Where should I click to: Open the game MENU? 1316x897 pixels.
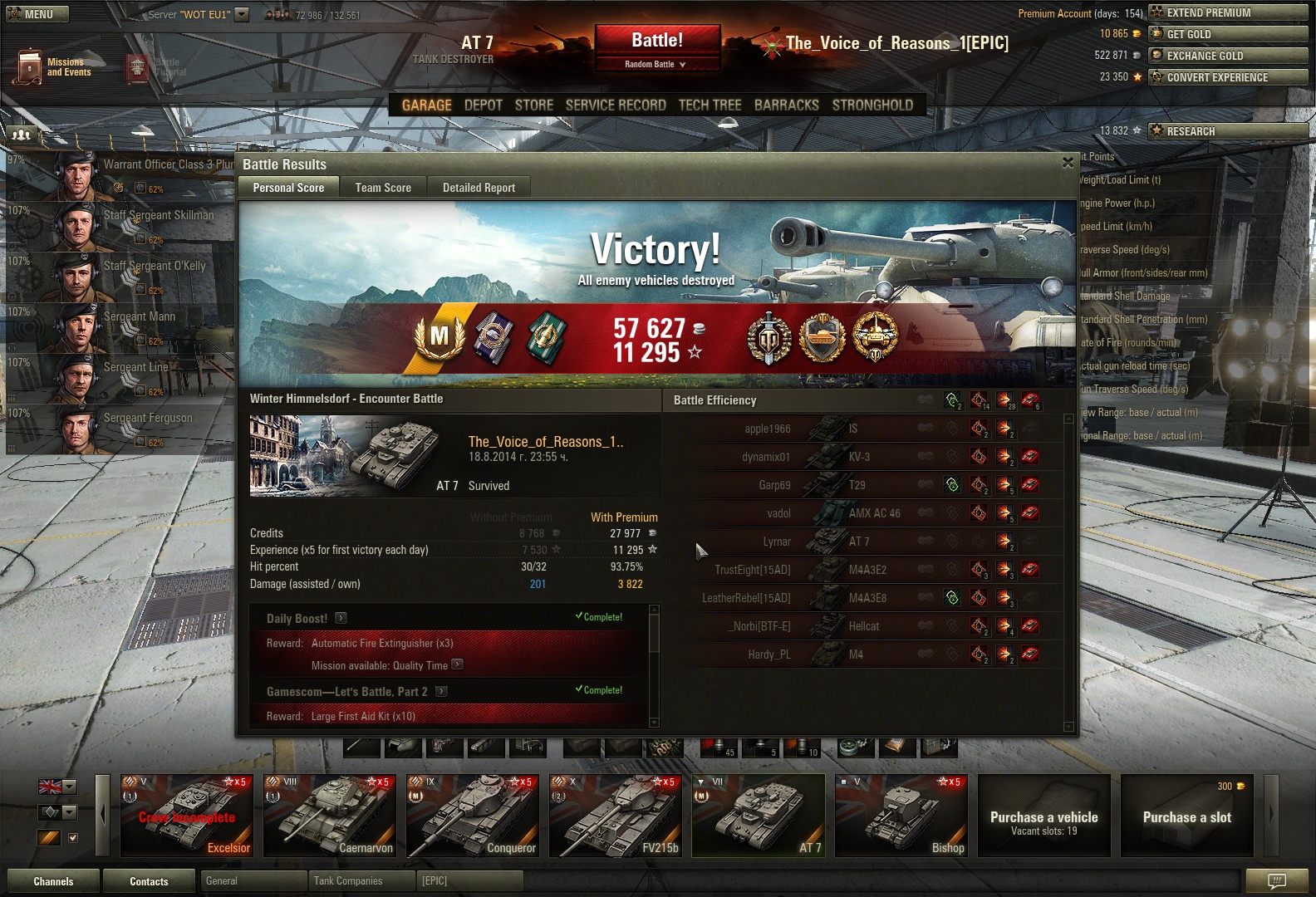pyautogui.click(x=37, y=14)
